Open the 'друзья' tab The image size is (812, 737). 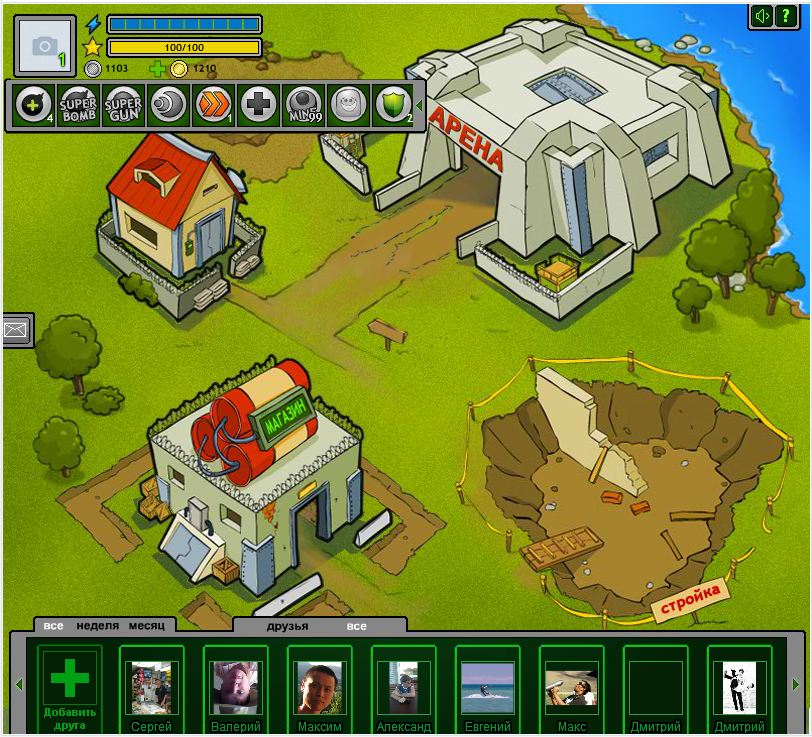(x=287, y=627)
